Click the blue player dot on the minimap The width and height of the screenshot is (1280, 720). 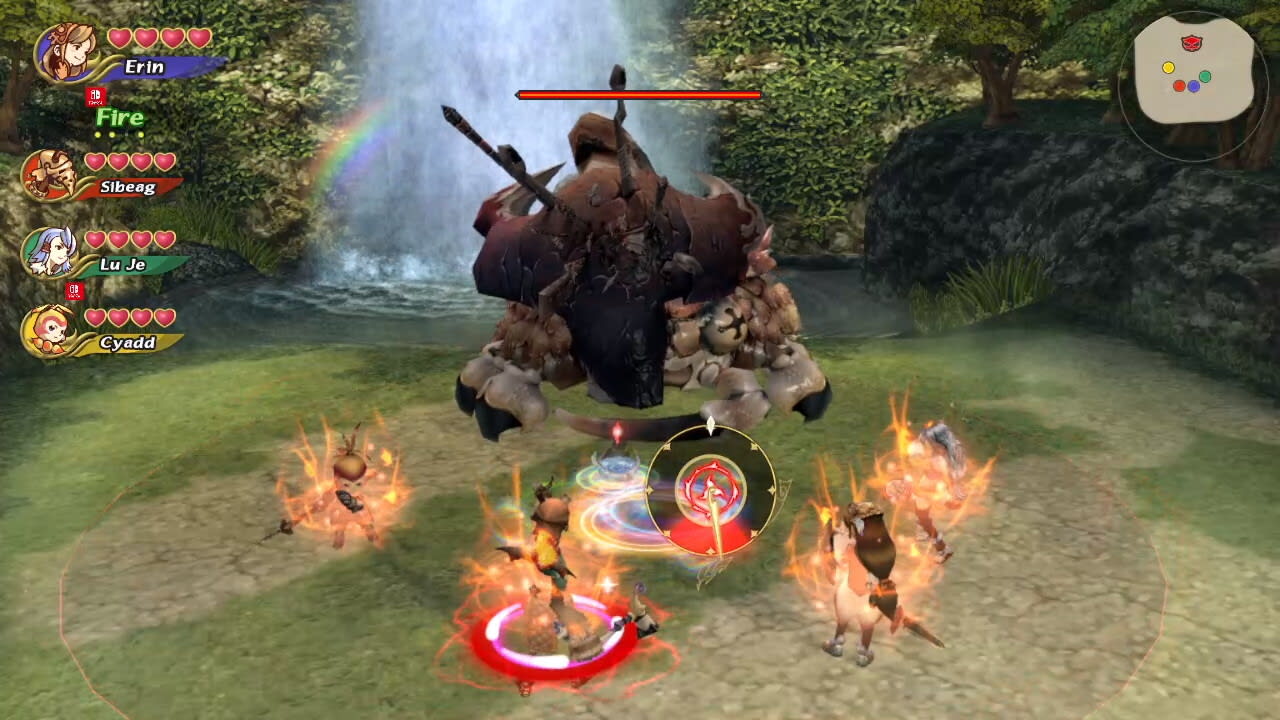click(x=1194, y=86)
